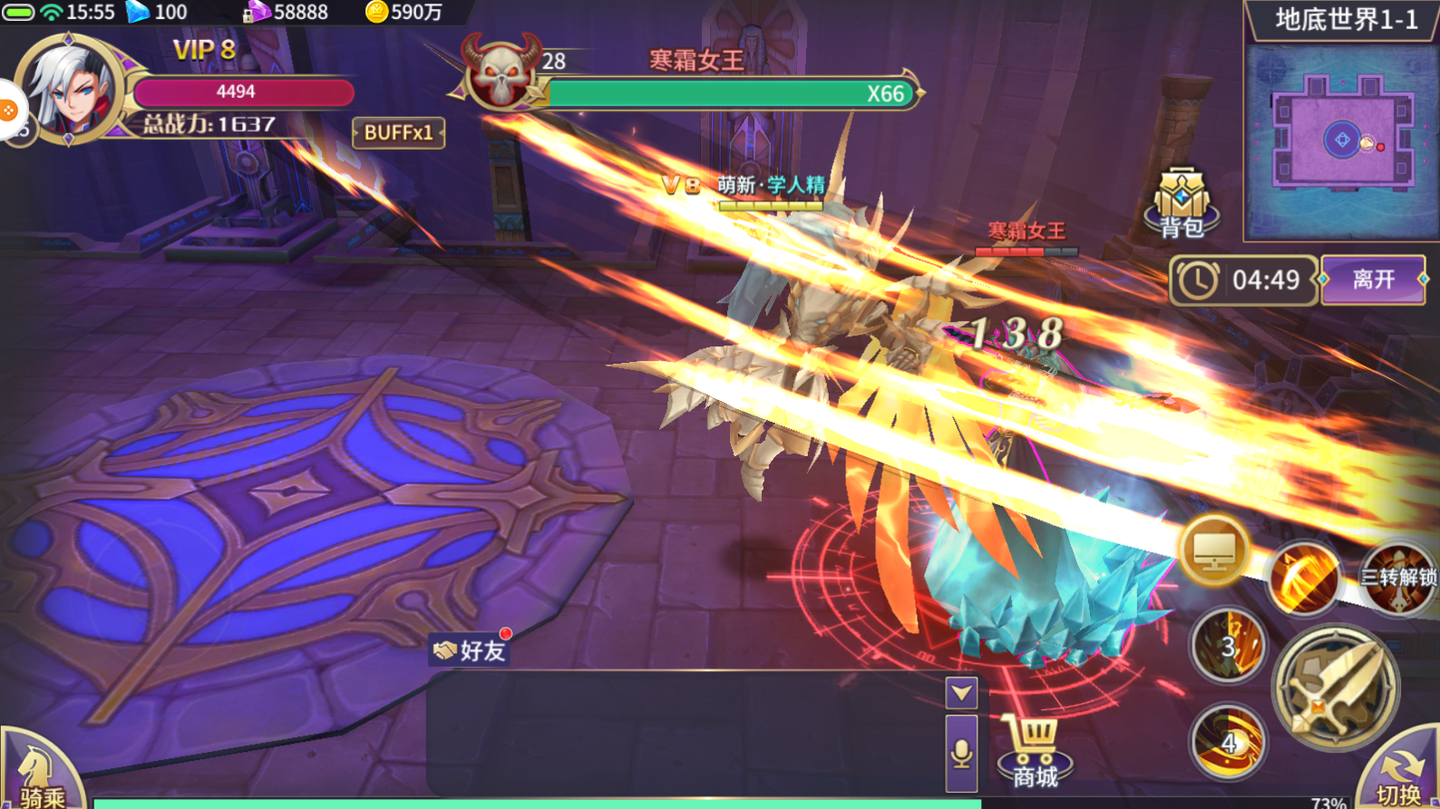Cast the skill with cooldown number 4
The width and height of the screenshot is (1440, 809).
(x=1233, y=740)
